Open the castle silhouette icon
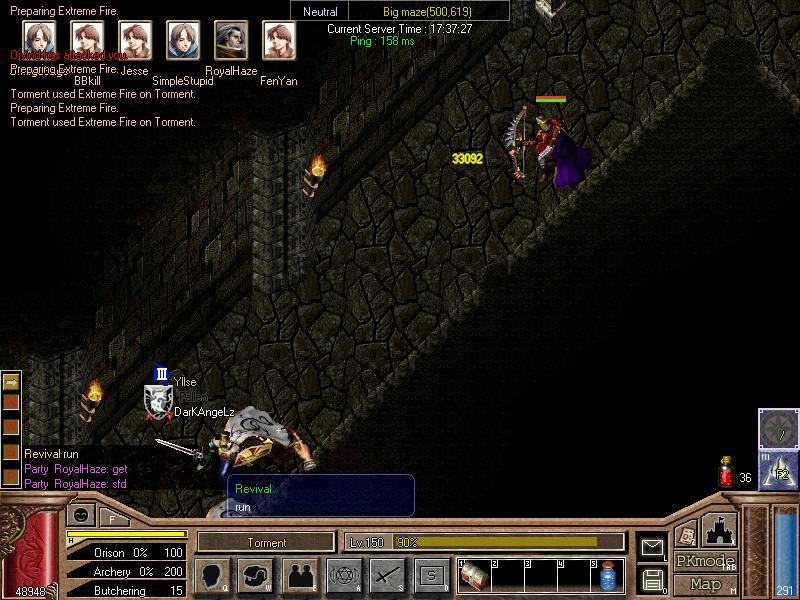Viewport: 800px width, 600px height. 719,528
